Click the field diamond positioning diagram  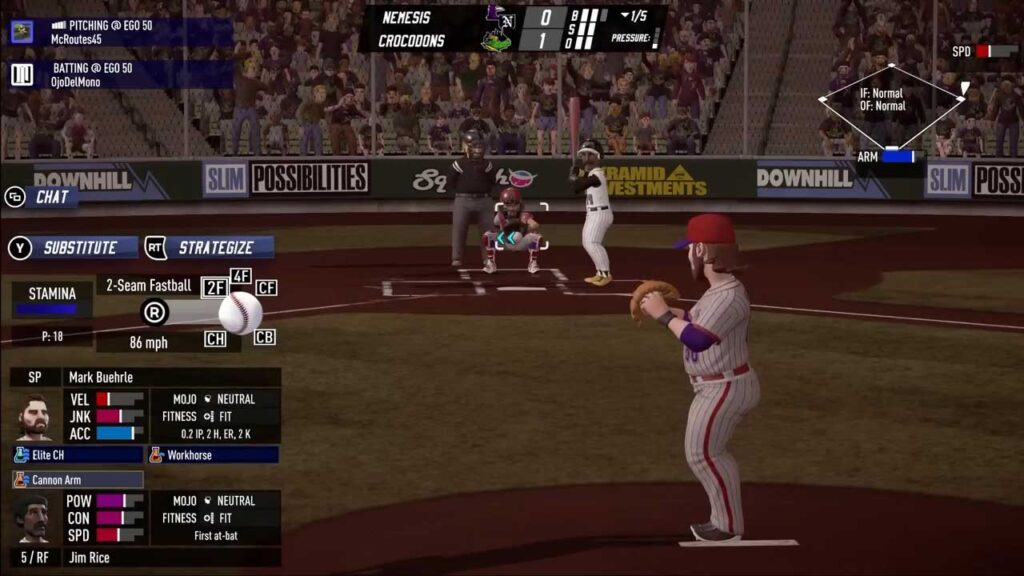(x=890, y=106)
